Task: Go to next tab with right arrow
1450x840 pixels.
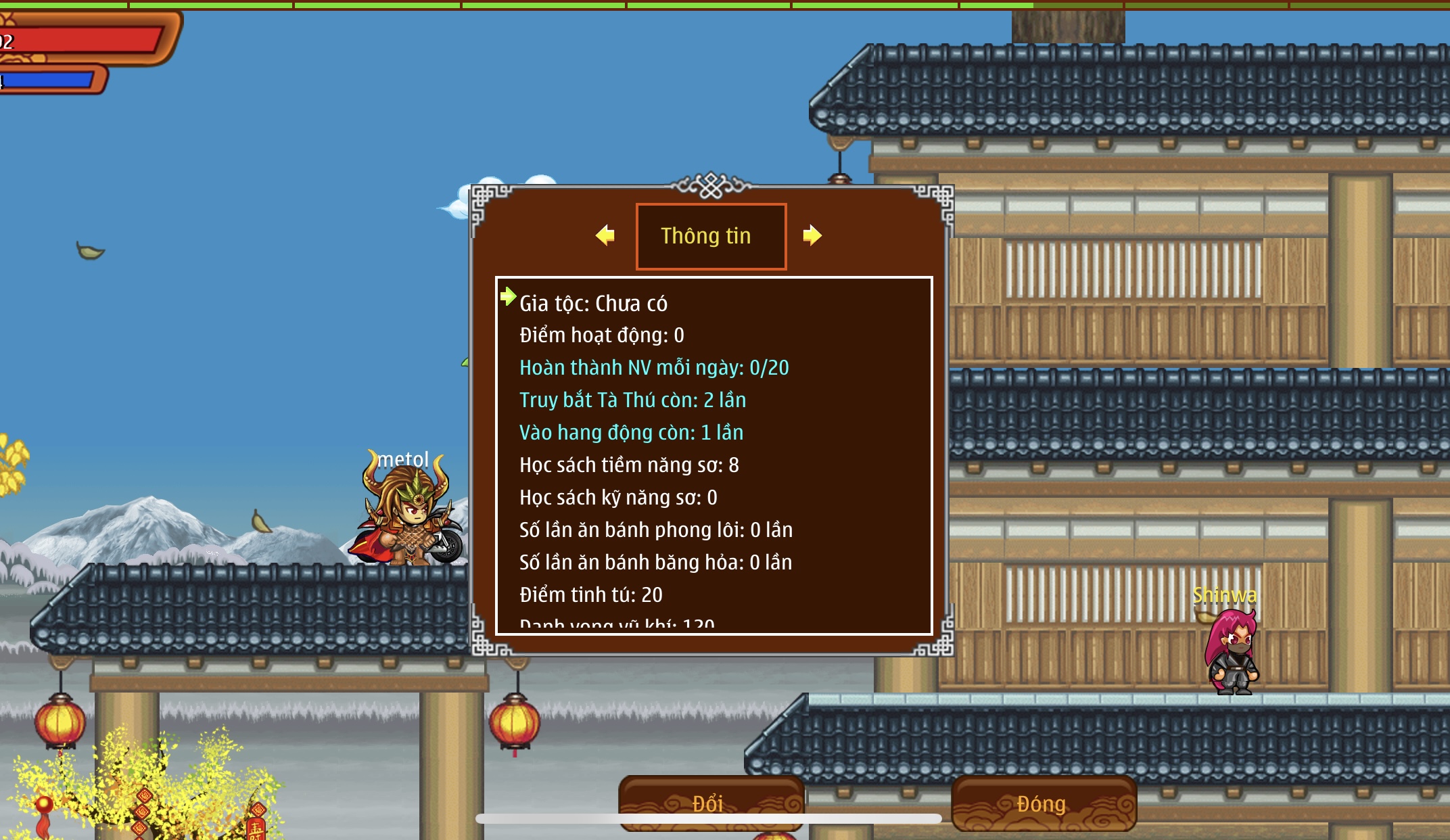Action: [x=812, y=235]
